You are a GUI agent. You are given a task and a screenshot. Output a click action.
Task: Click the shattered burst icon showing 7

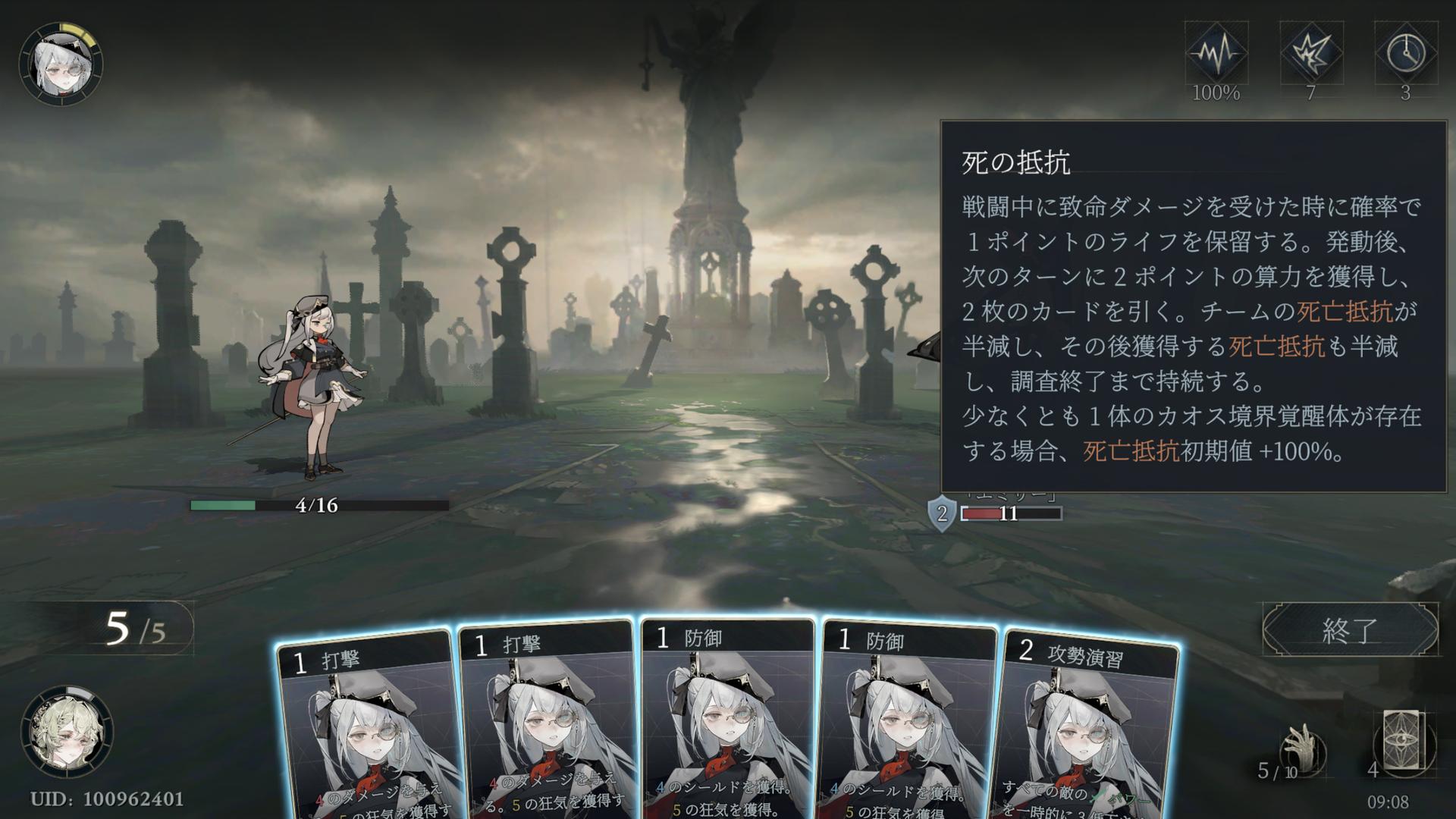tap(1310, 54)
